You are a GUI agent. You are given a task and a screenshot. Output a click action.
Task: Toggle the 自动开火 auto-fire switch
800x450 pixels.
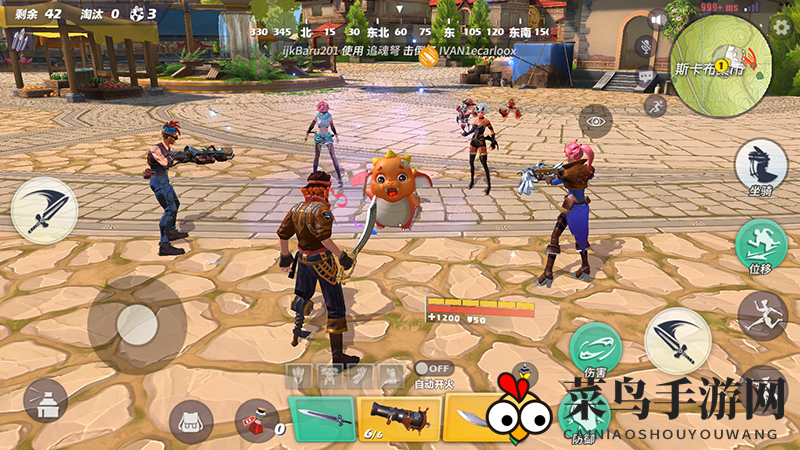pyautogui.click(x=434, y=369)
